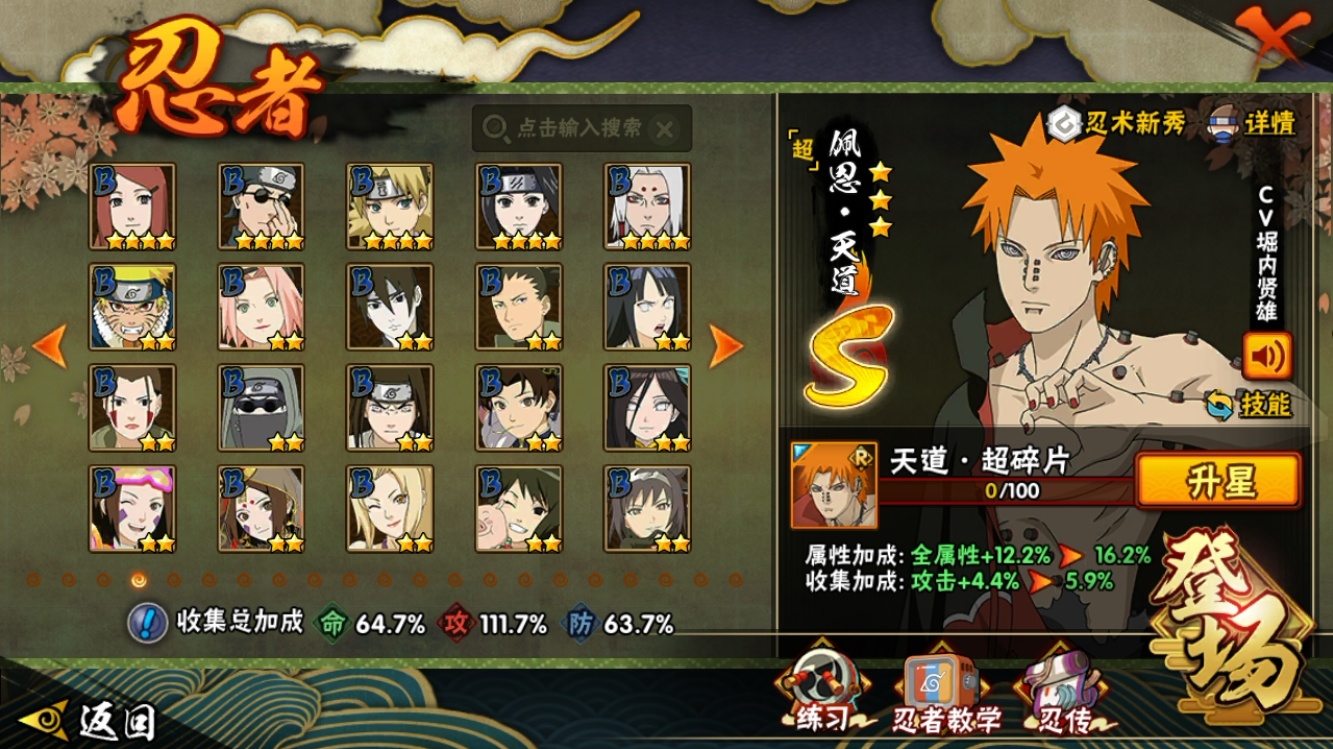Go to the next ninja page arrow
This screenshot has height=749, width=1333.
point(726,346)
